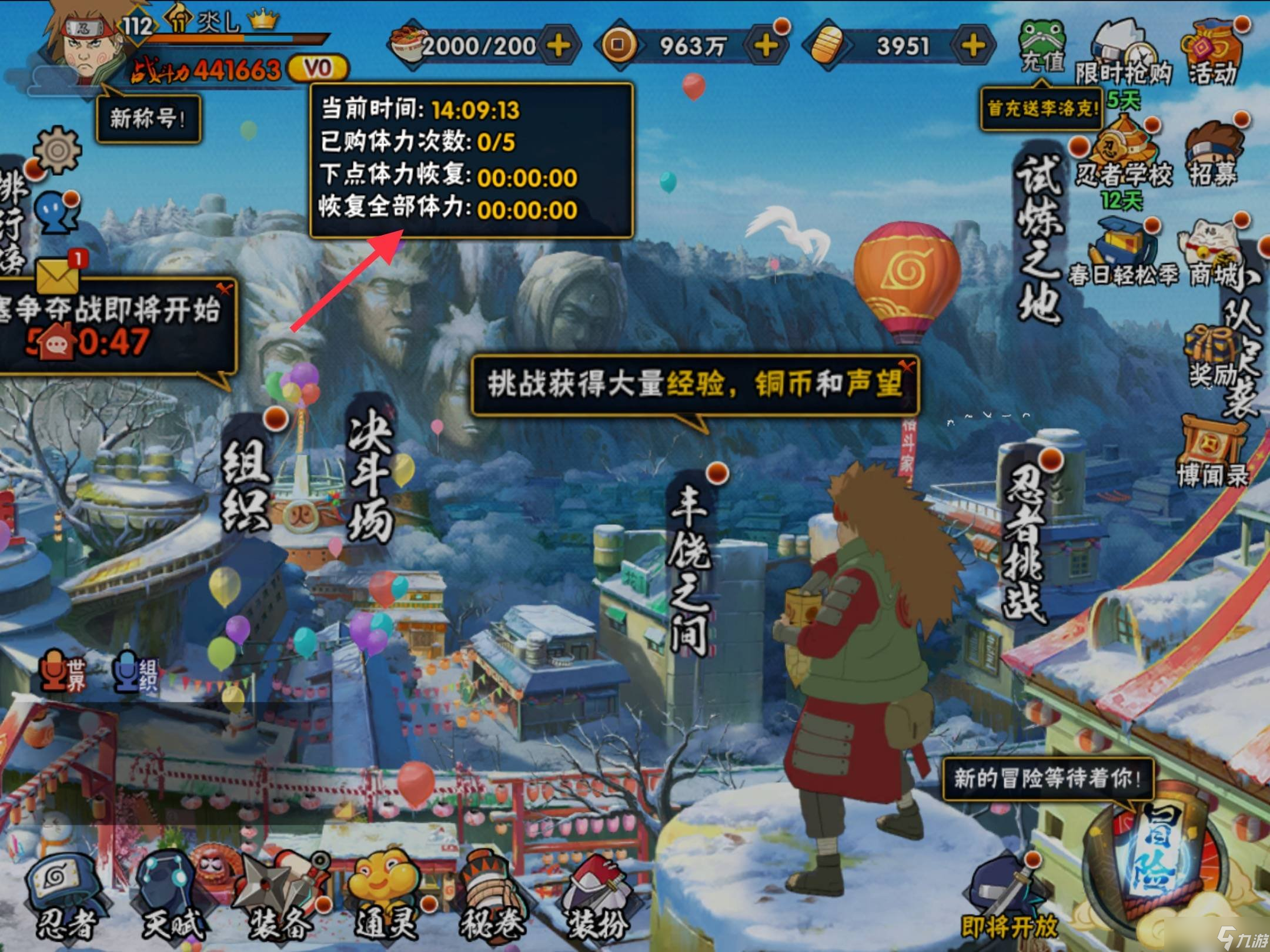The width and height of the screenshot is (1270, 952).
Task: Open the gear settings icon
Action: click(57, 150)
